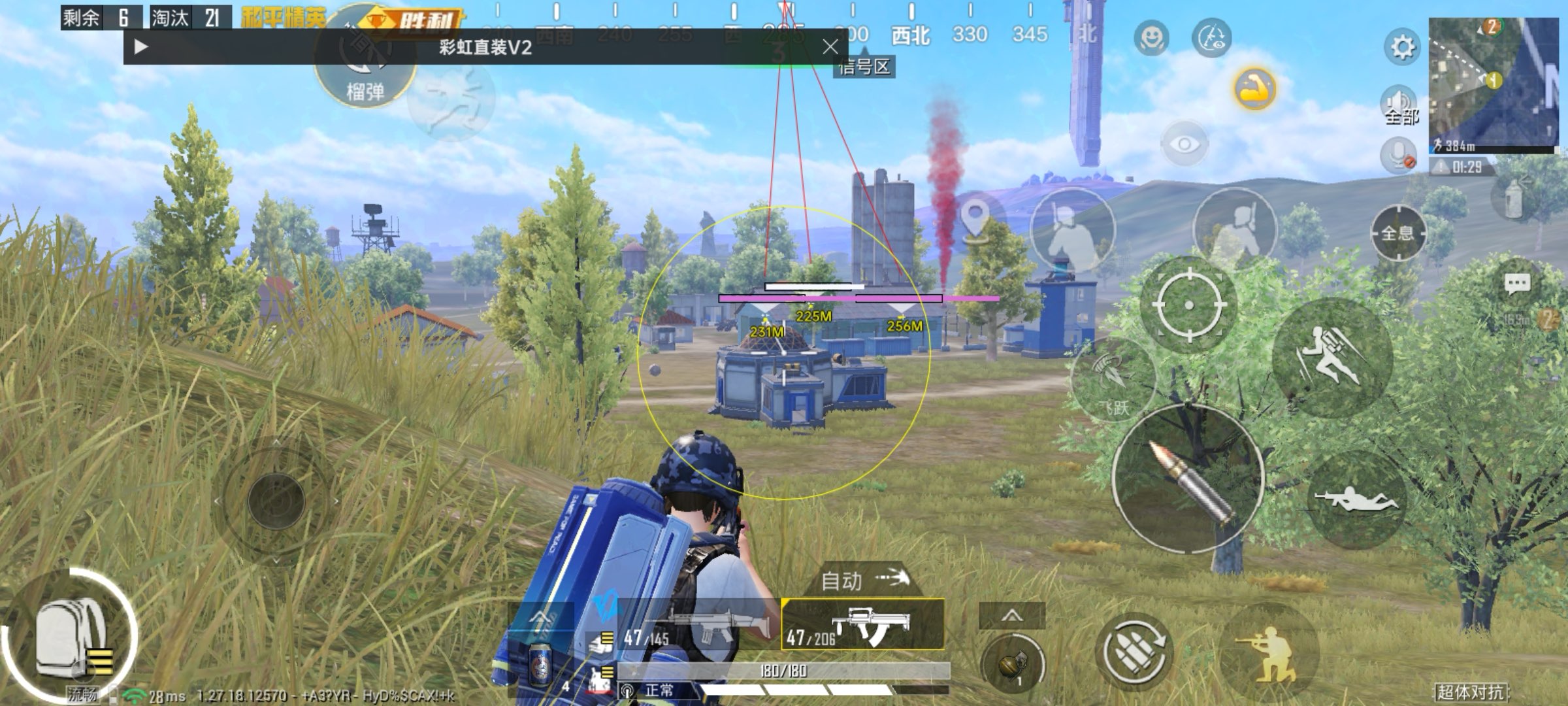
Task: Toggle the free-look eye button
Action: (x=1184, y=144)
